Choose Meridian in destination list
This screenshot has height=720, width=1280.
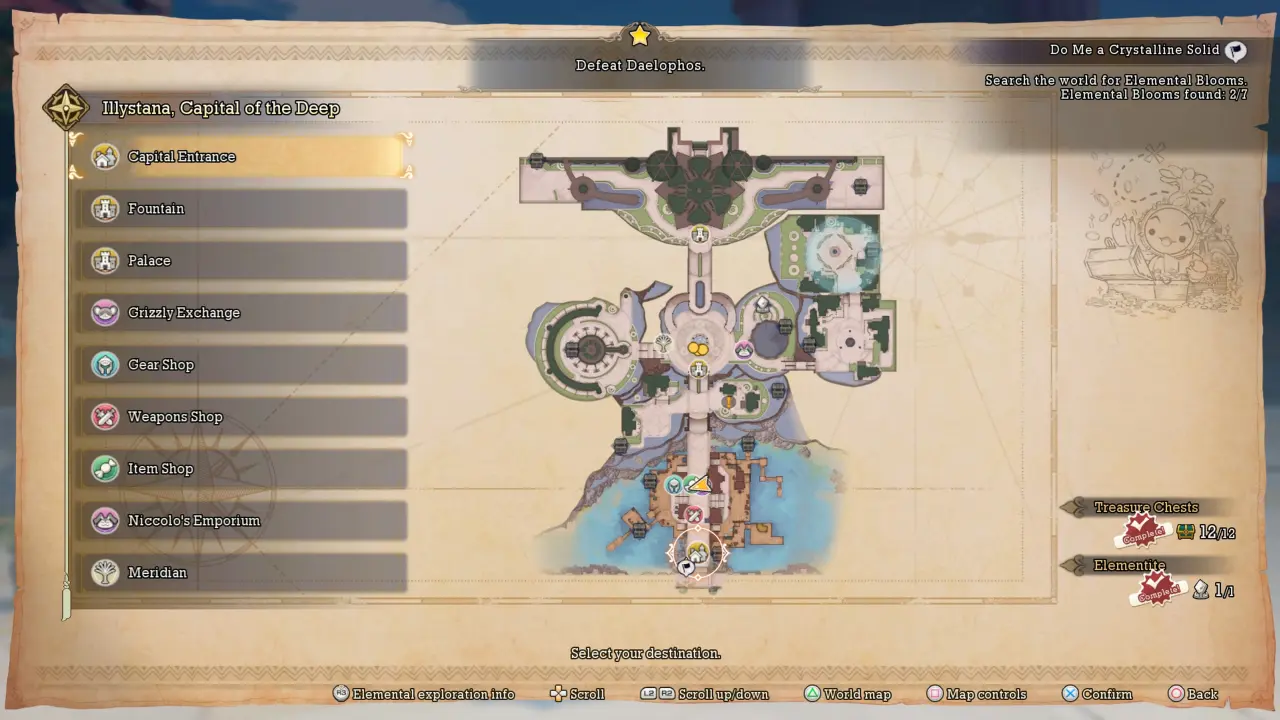pyautogui.click(x=240, y=573)
